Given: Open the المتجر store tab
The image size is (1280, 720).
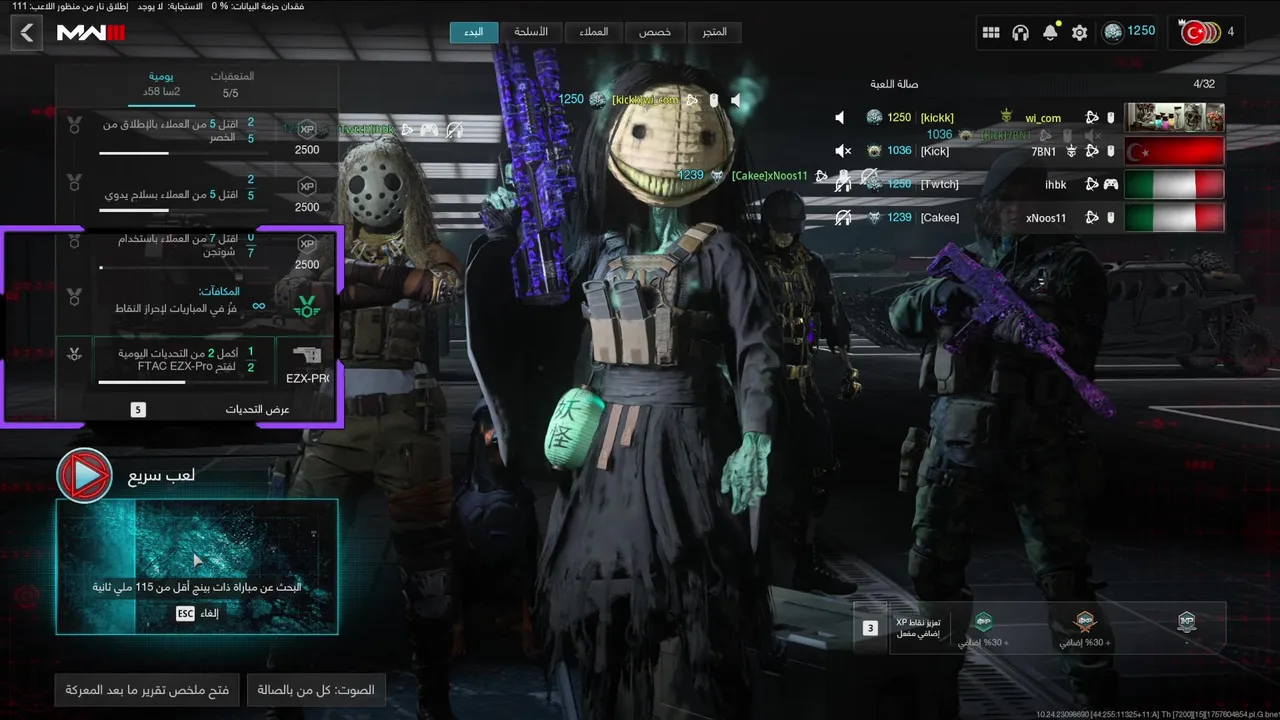Looking at the screenshot, I should pyautogui.click(x=714, y=32).
